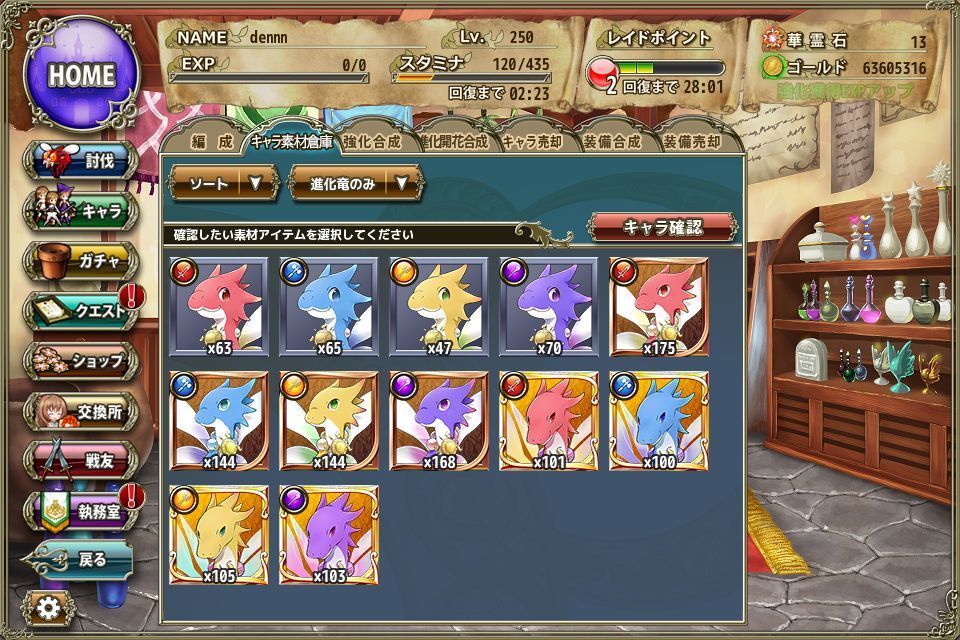960x640 pixels.
Task: Open the 進化竜のみ filter dropdown
Action: click(x=357, y=183)
